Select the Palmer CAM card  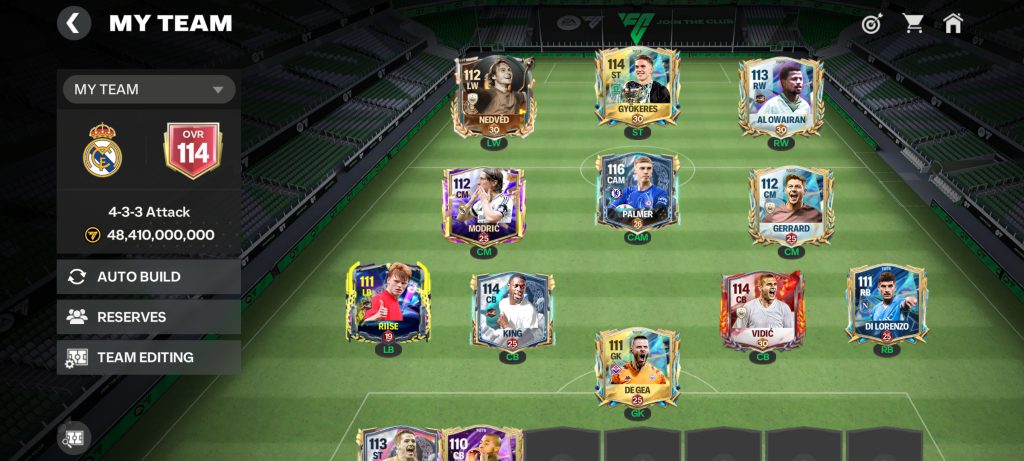[x=637, y=192]
